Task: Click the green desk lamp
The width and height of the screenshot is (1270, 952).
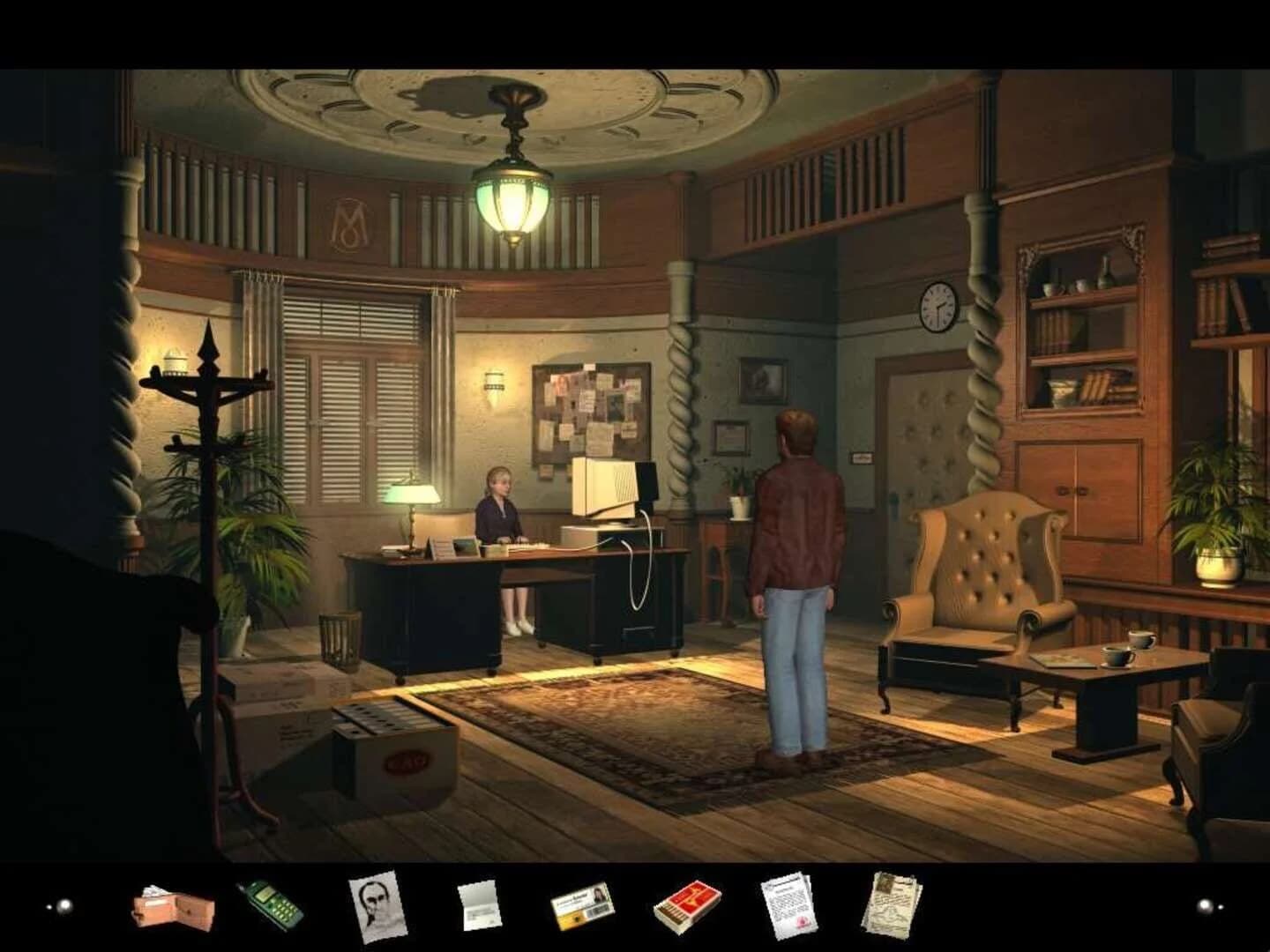Action: coord(415,494)
